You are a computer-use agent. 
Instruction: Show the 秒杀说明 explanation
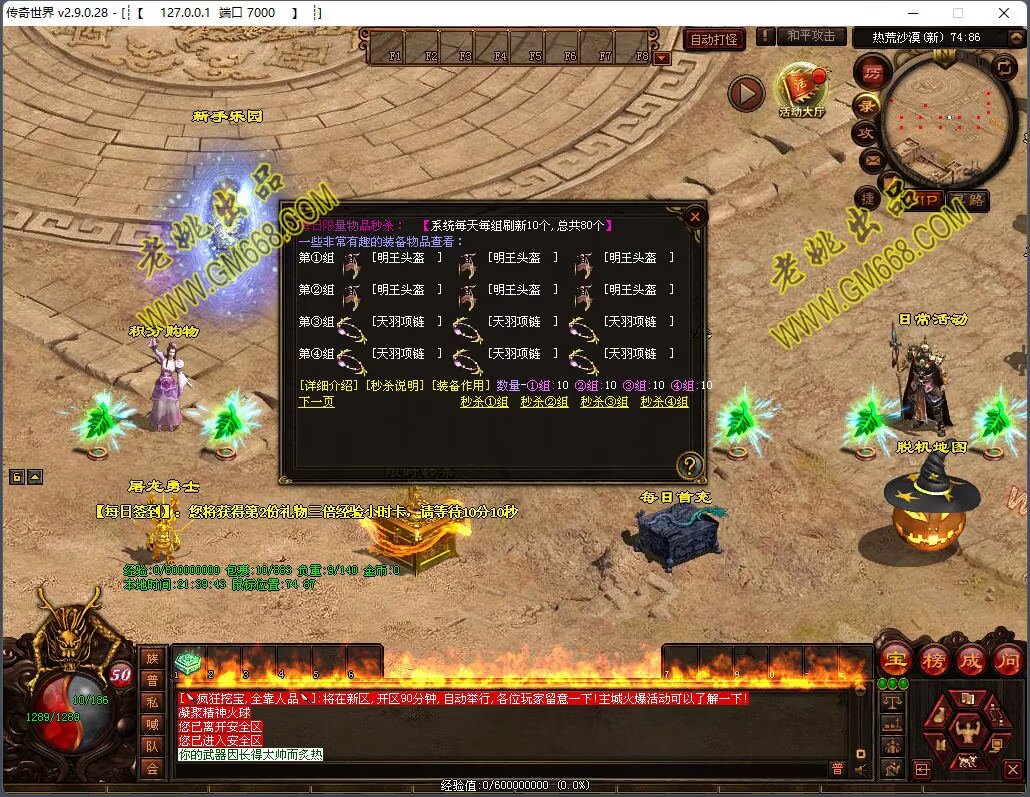point(393,386)
